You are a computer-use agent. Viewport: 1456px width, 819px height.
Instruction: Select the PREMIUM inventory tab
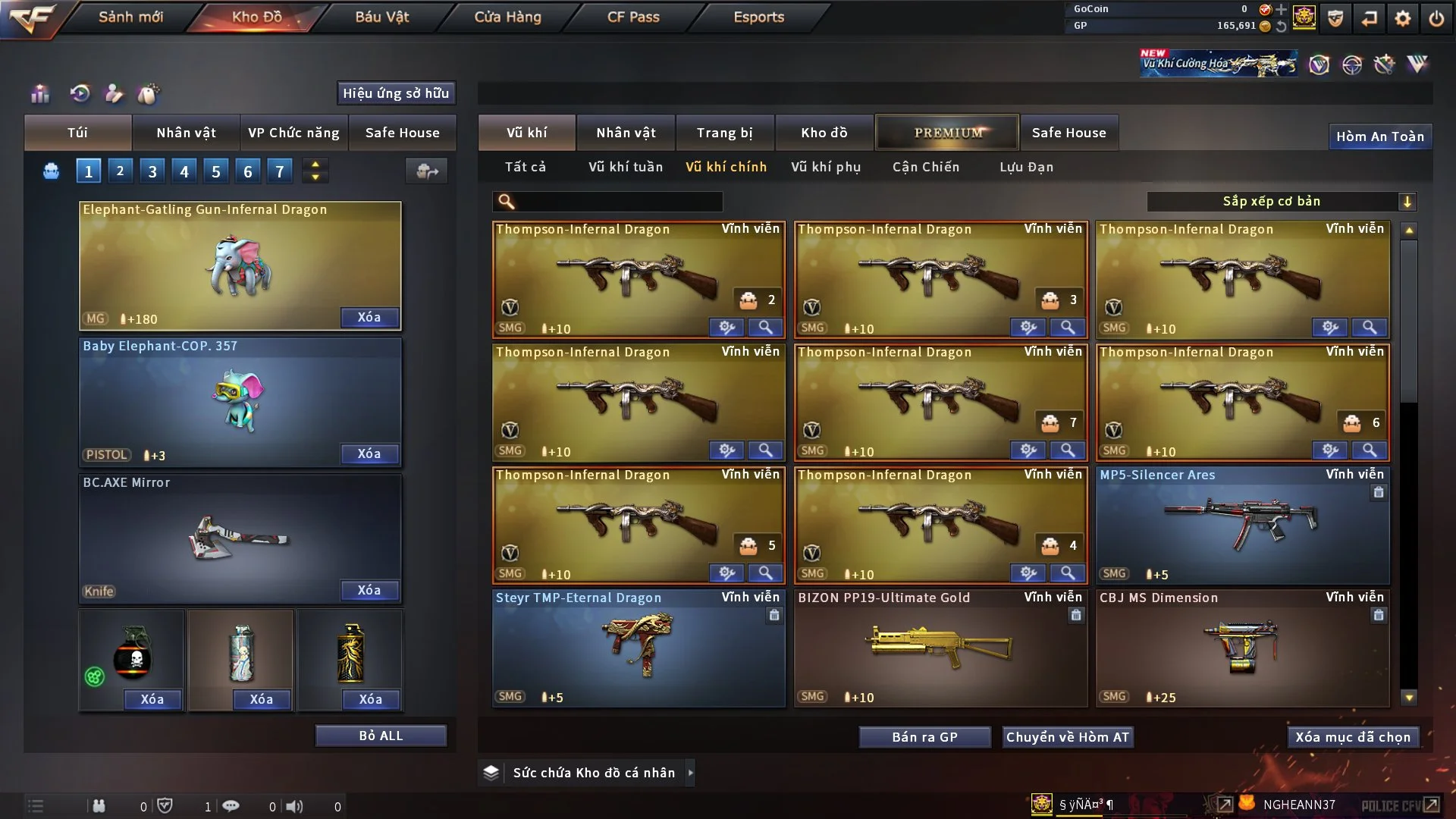pos(947,133)
